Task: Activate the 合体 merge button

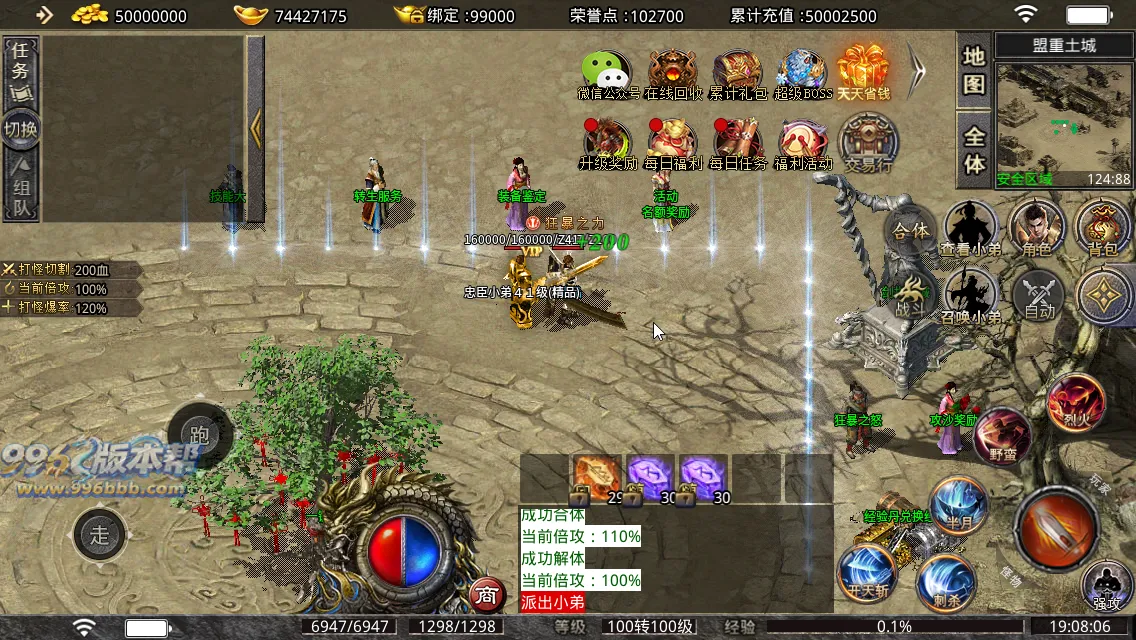Action: pos(910,231)
